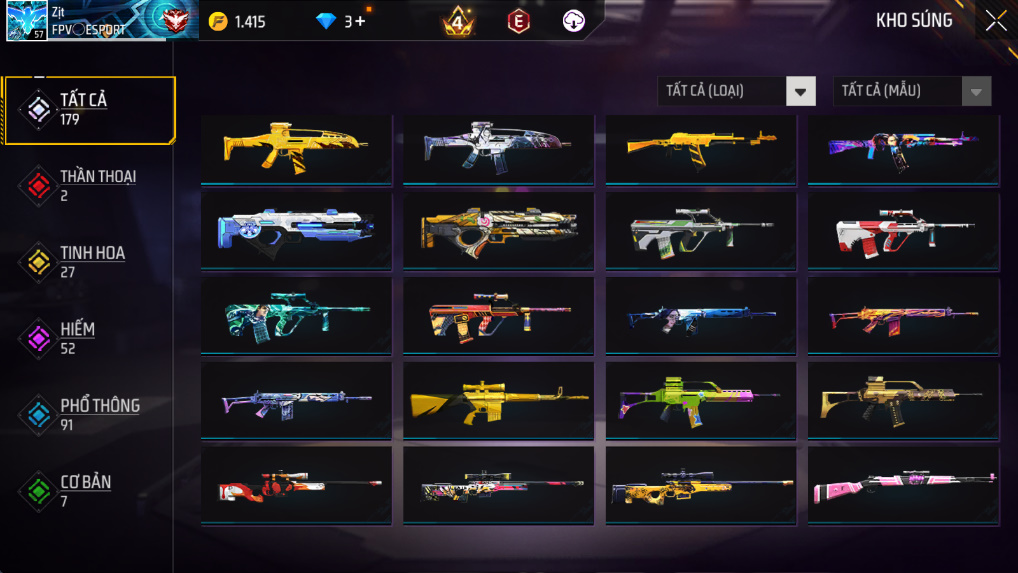This screenshot has height=573, width=1018.
Task: Tap the red hexagon E icon
Action: click(x=518, y=21)
